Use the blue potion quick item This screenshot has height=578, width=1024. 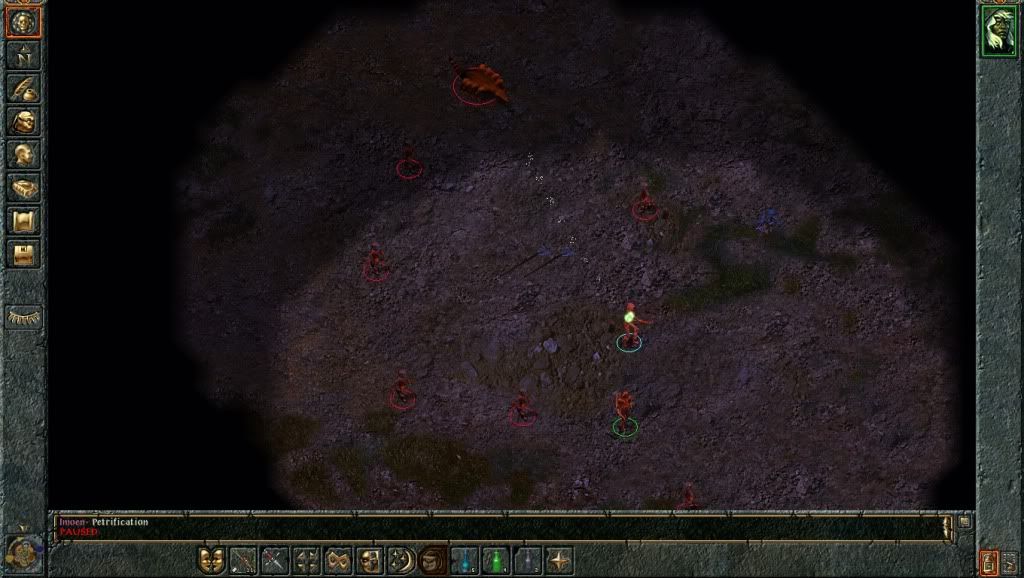465,560
